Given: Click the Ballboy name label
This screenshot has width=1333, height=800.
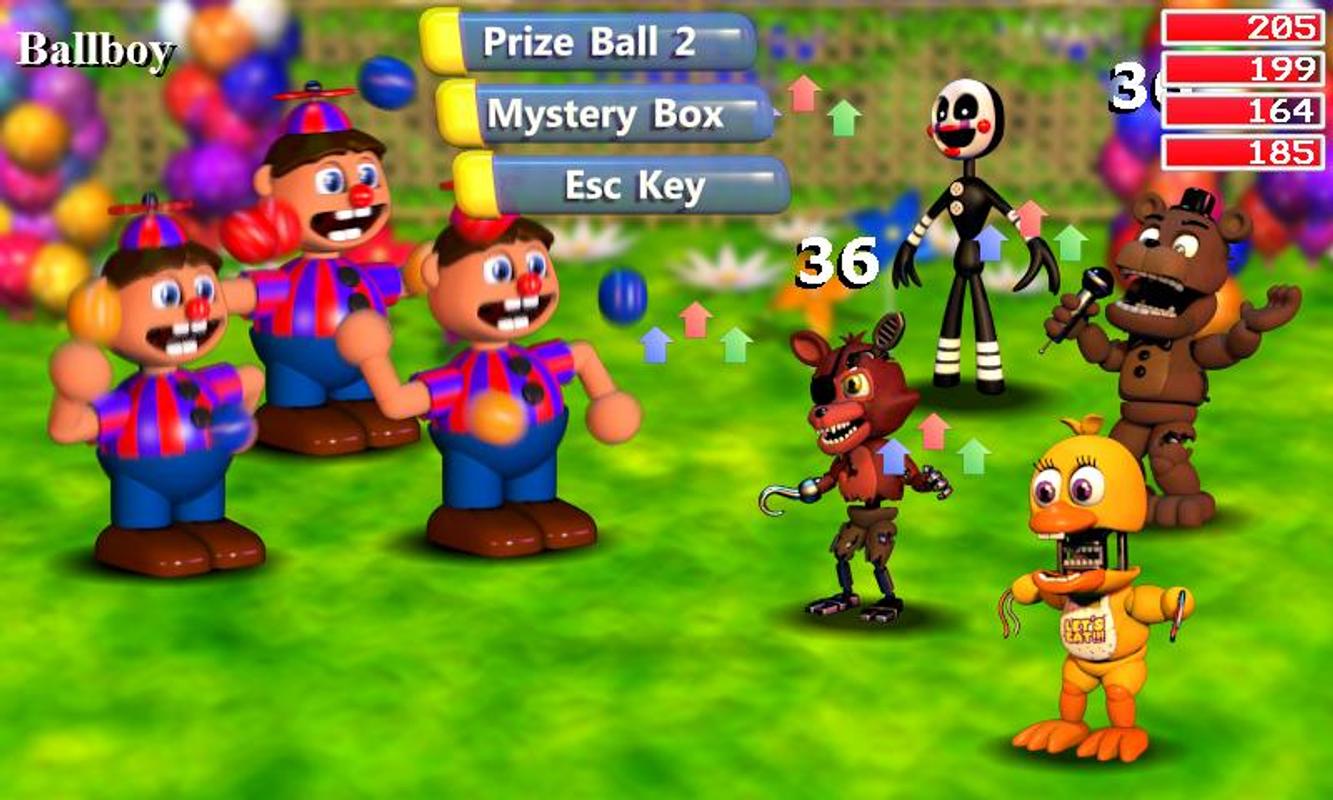Looking at the screenshot, I should point(95,47).
